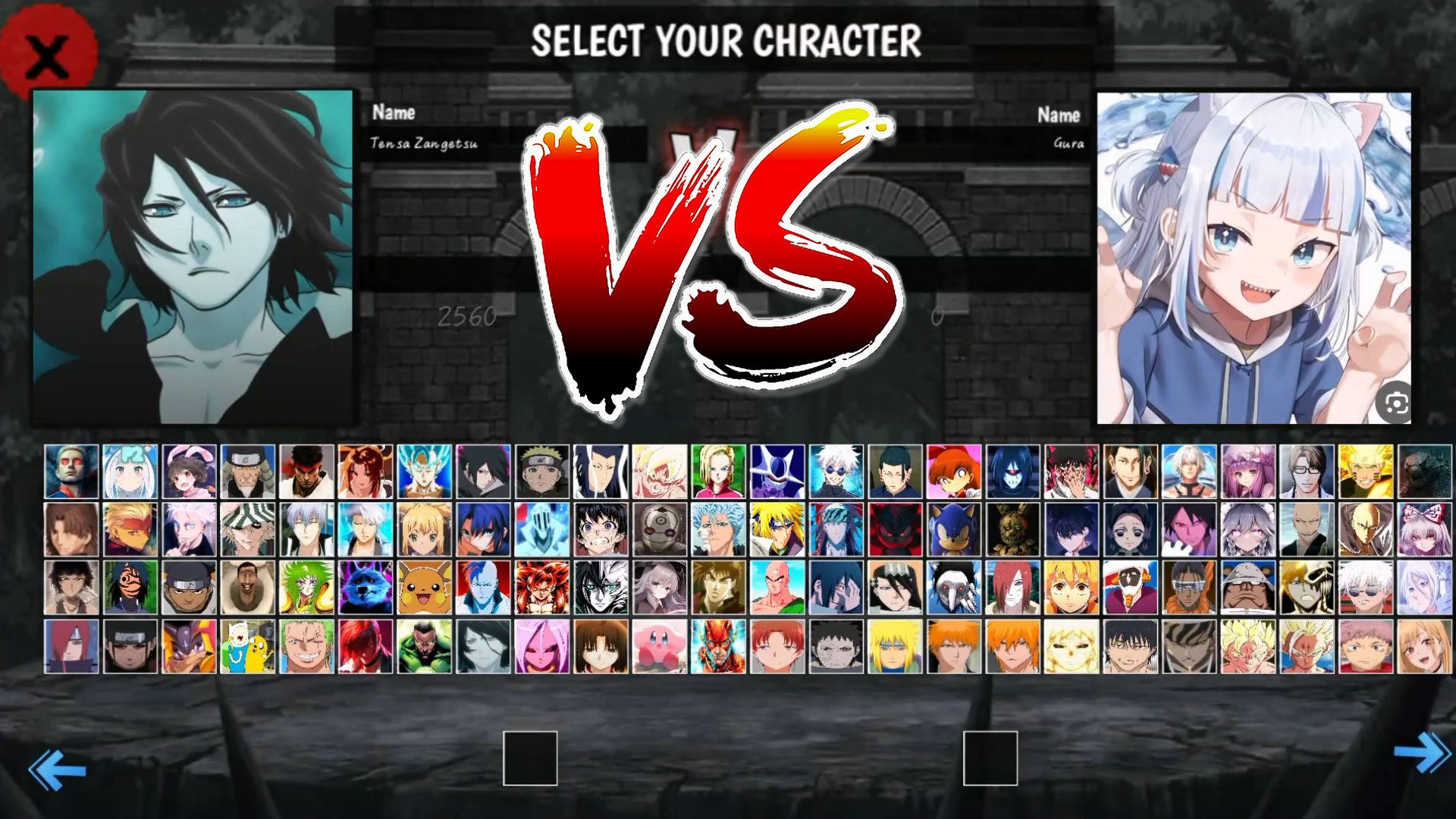Pick the orange spiral mask character
Image resolution: width=1456 pixels, height=819 pixels.
[130, 588]
